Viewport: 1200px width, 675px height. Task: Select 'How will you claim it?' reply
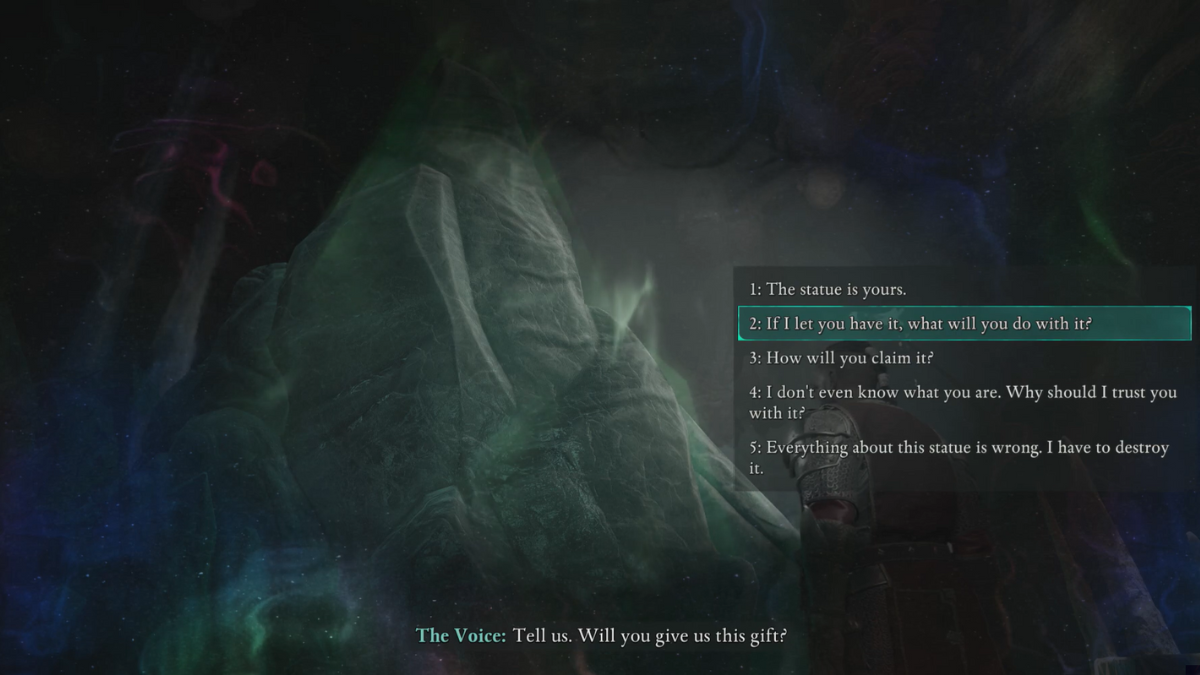(841, 358)
